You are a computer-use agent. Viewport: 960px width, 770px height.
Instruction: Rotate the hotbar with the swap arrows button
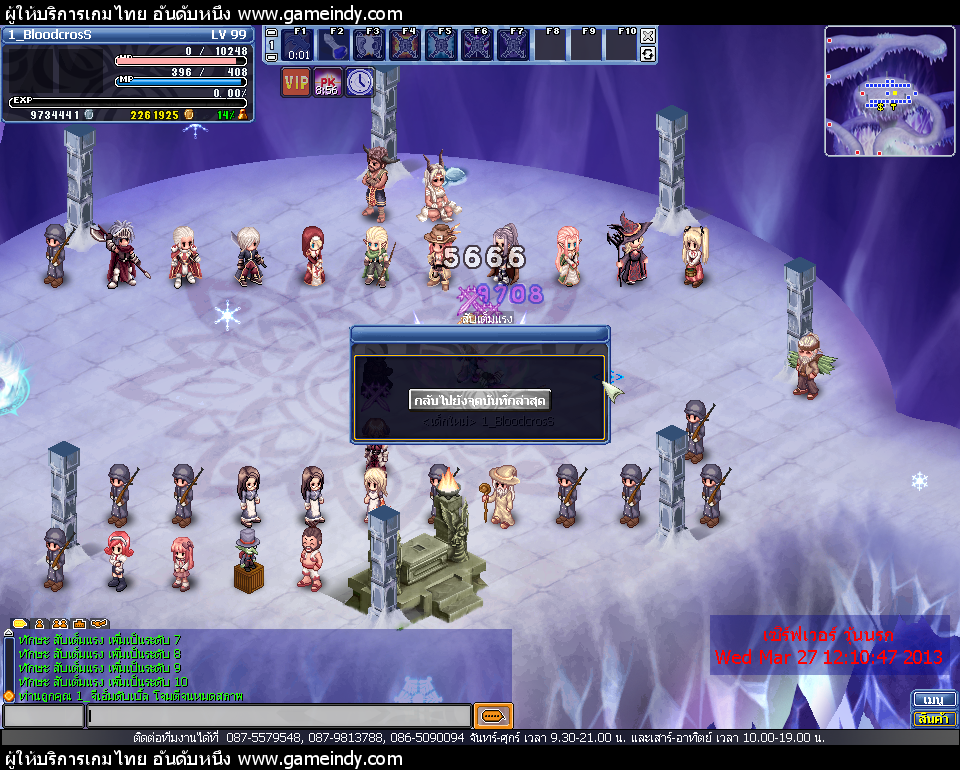[648, 54]
